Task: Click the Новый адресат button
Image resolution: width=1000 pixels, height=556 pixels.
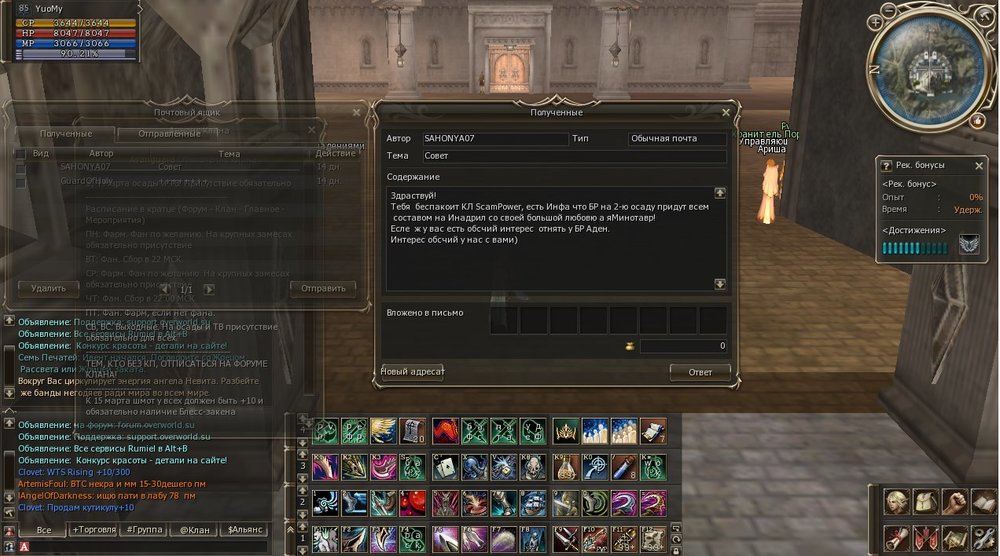Action: point(413,372)
